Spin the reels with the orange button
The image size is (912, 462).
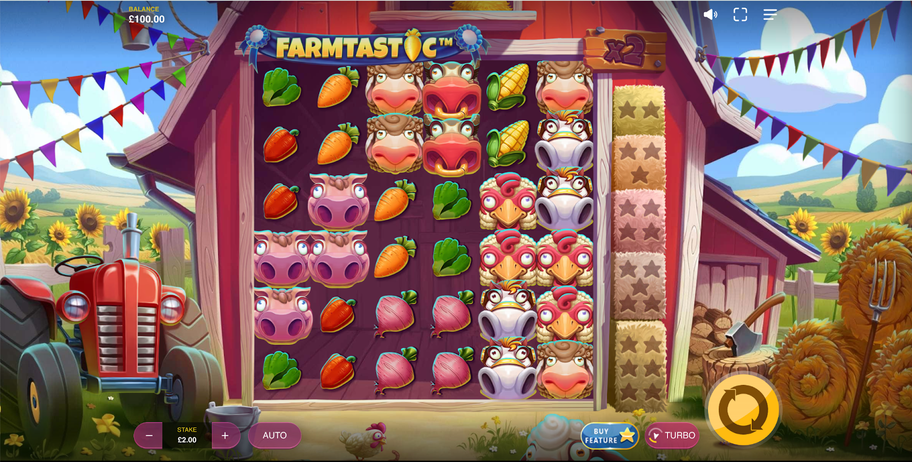pos(741,408)
